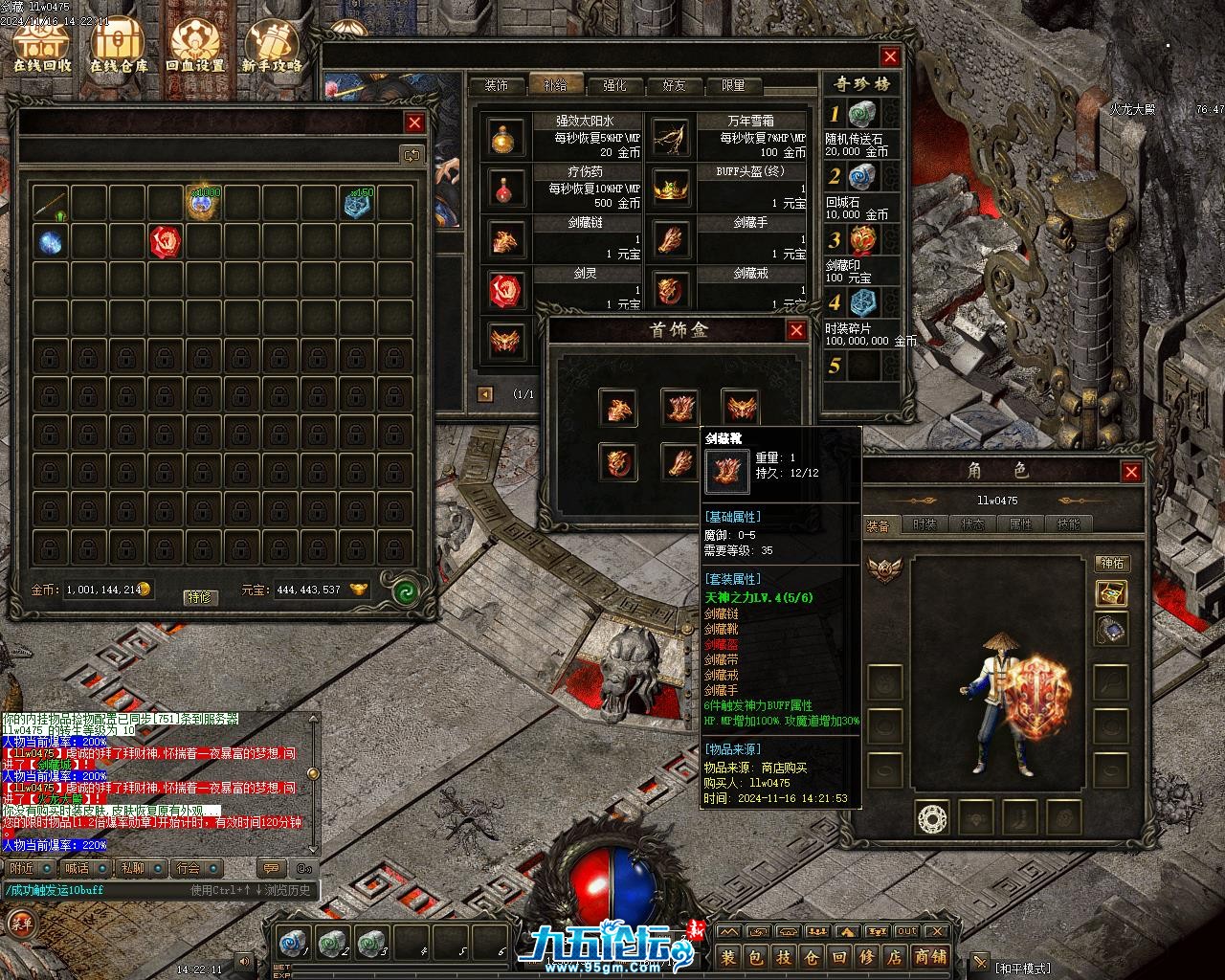Open the round 菜单 menu button

(20, 924)
